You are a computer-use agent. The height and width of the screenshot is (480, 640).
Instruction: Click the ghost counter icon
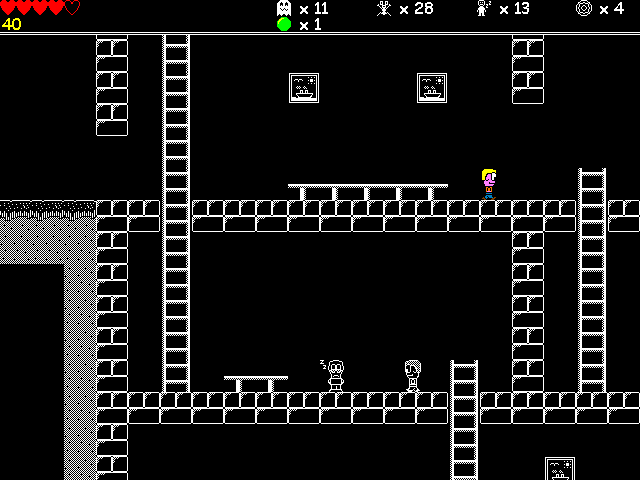click(284, 8)
